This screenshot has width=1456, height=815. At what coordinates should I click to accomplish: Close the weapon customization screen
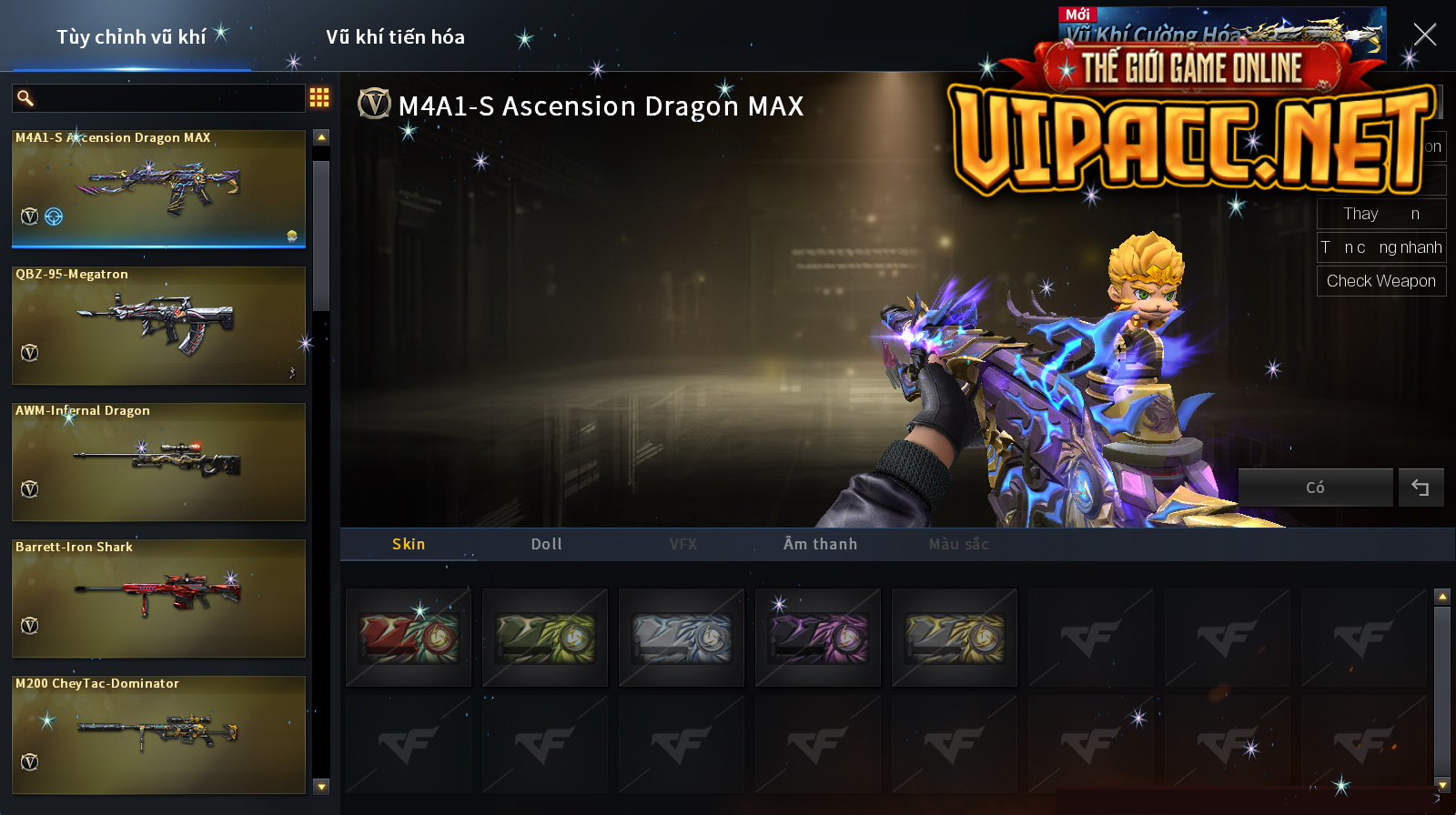(x=1424, y=35)
